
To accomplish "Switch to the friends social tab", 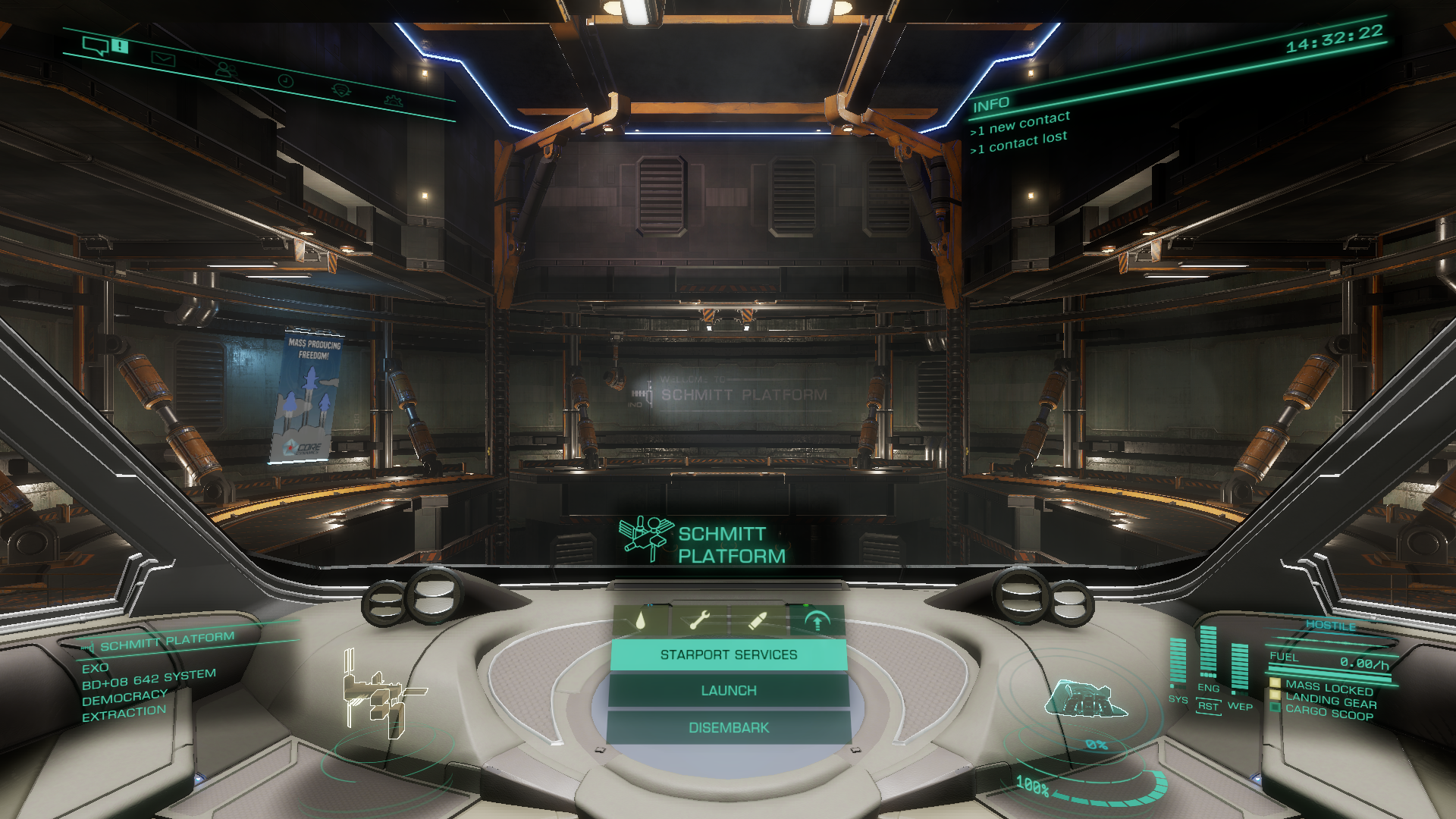I will click(225, 70).
